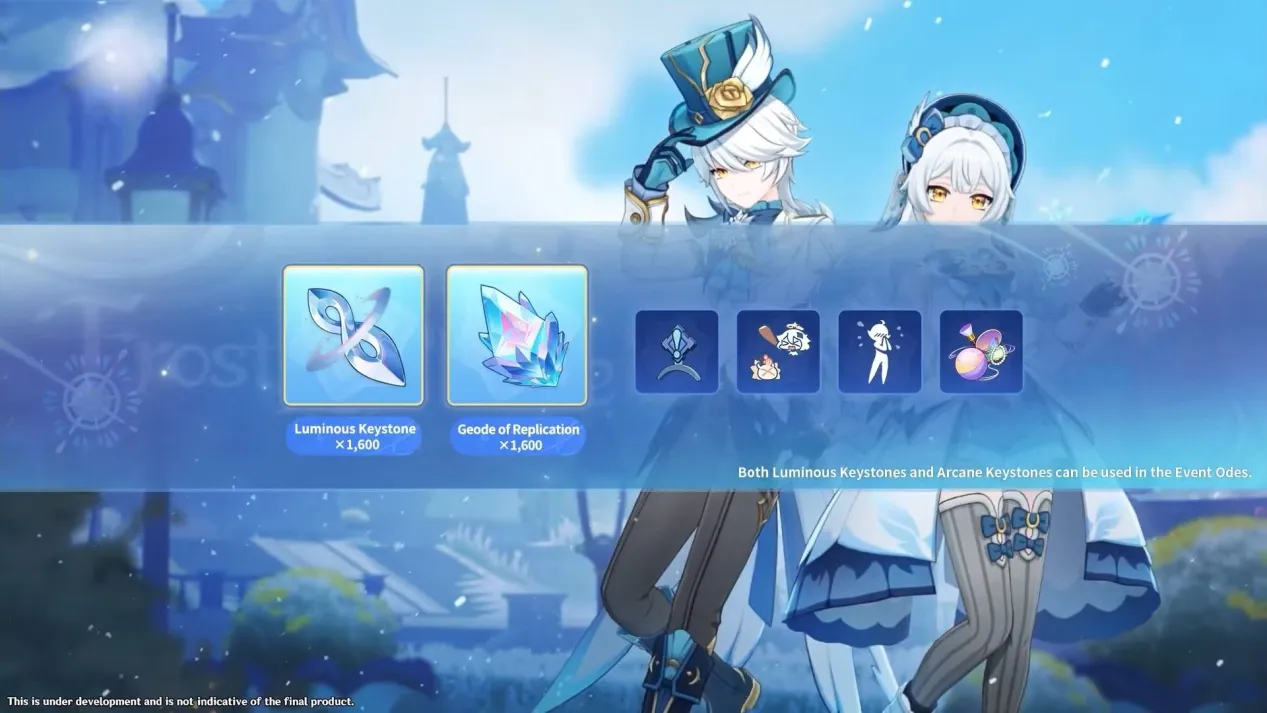Pick the chibi sticker with baseball bat
The image size is (1267, 713).
[778, 351]
